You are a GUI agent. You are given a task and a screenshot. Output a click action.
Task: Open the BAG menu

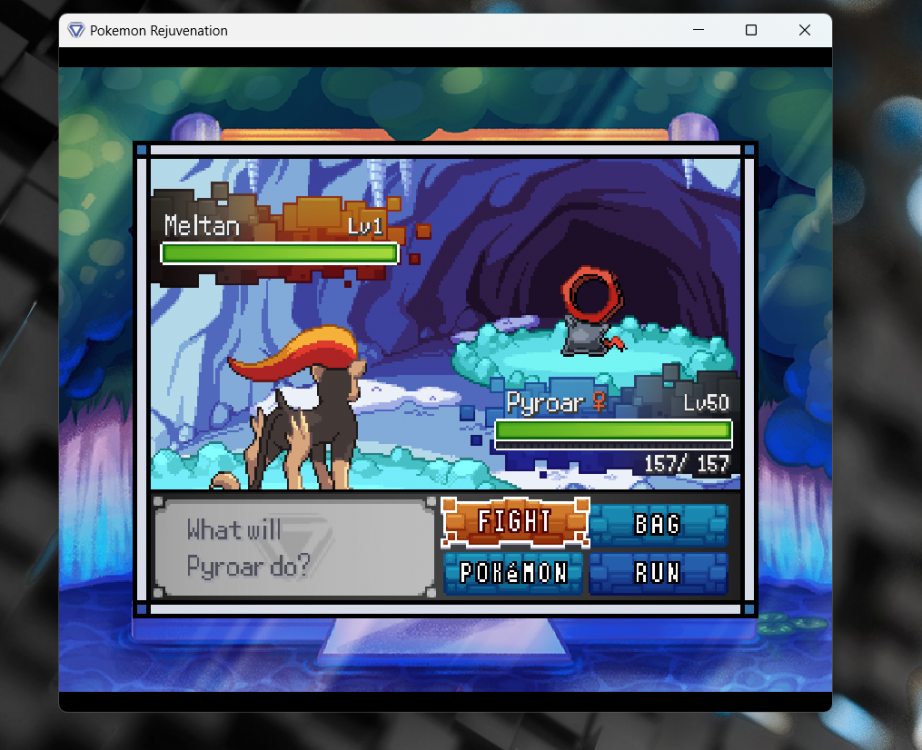658,524
